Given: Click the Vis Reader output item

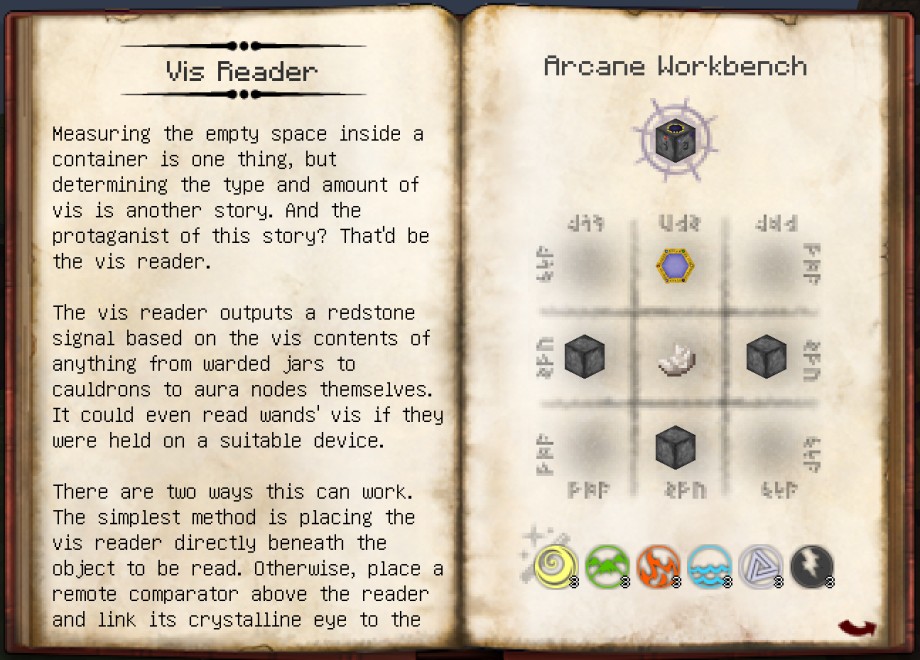Looking at the screenshot, I should pyautogui.click(x=673, y=141).
